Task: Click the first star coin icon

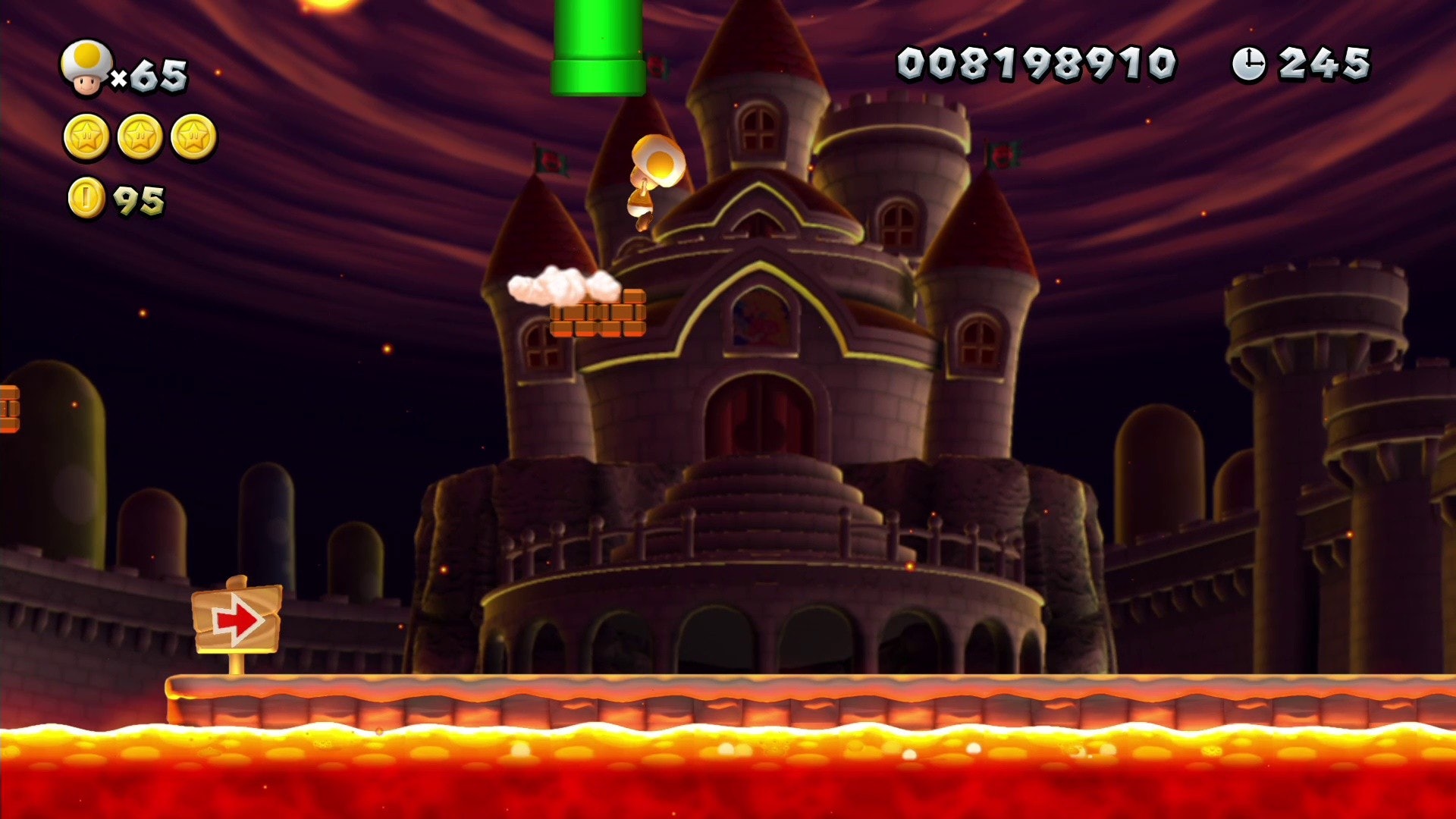Action: pos(86,137)
